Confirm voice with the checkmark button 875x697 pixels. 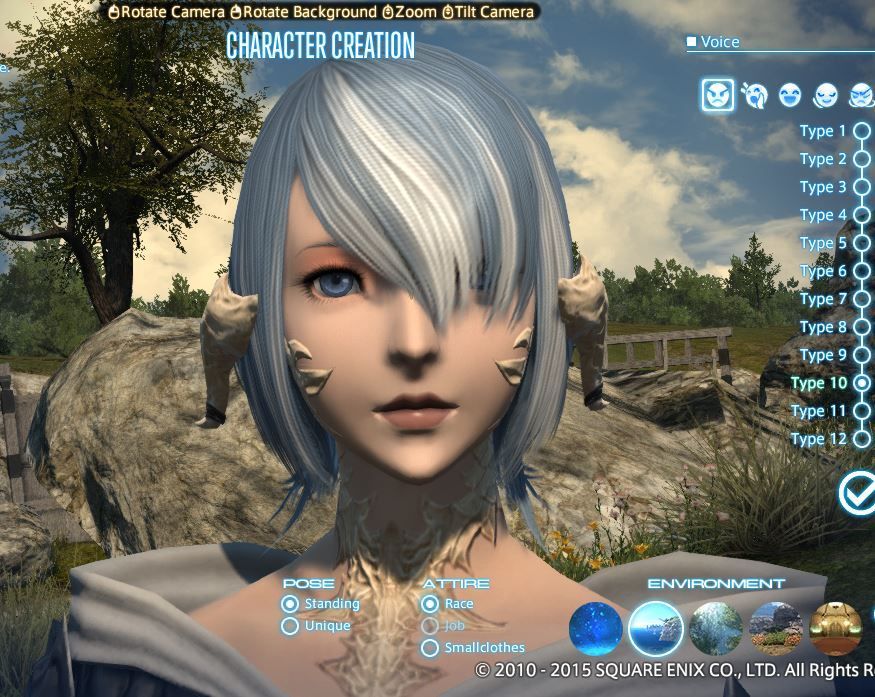tap(857, 493)
